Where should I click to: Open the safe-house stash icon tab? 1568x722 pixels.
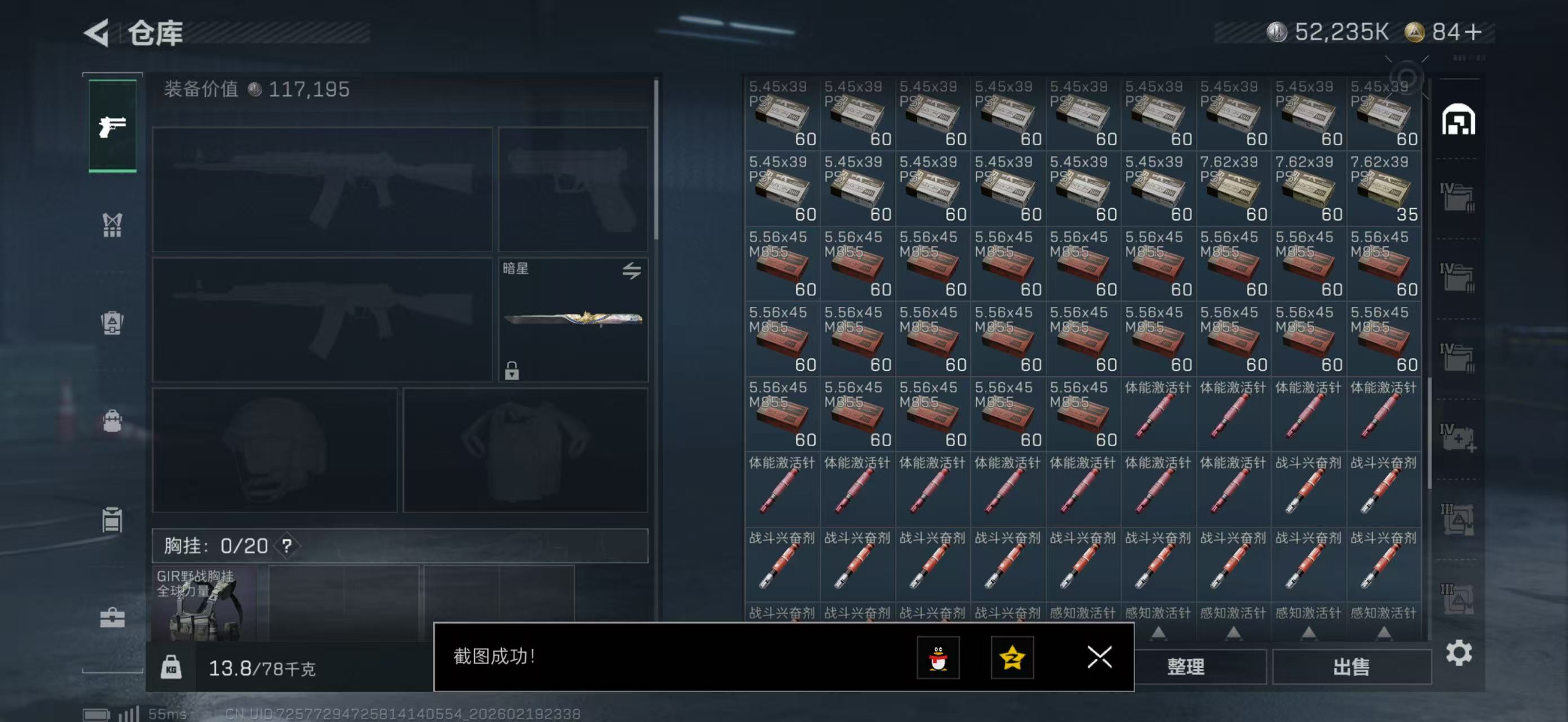[1458, 120]
